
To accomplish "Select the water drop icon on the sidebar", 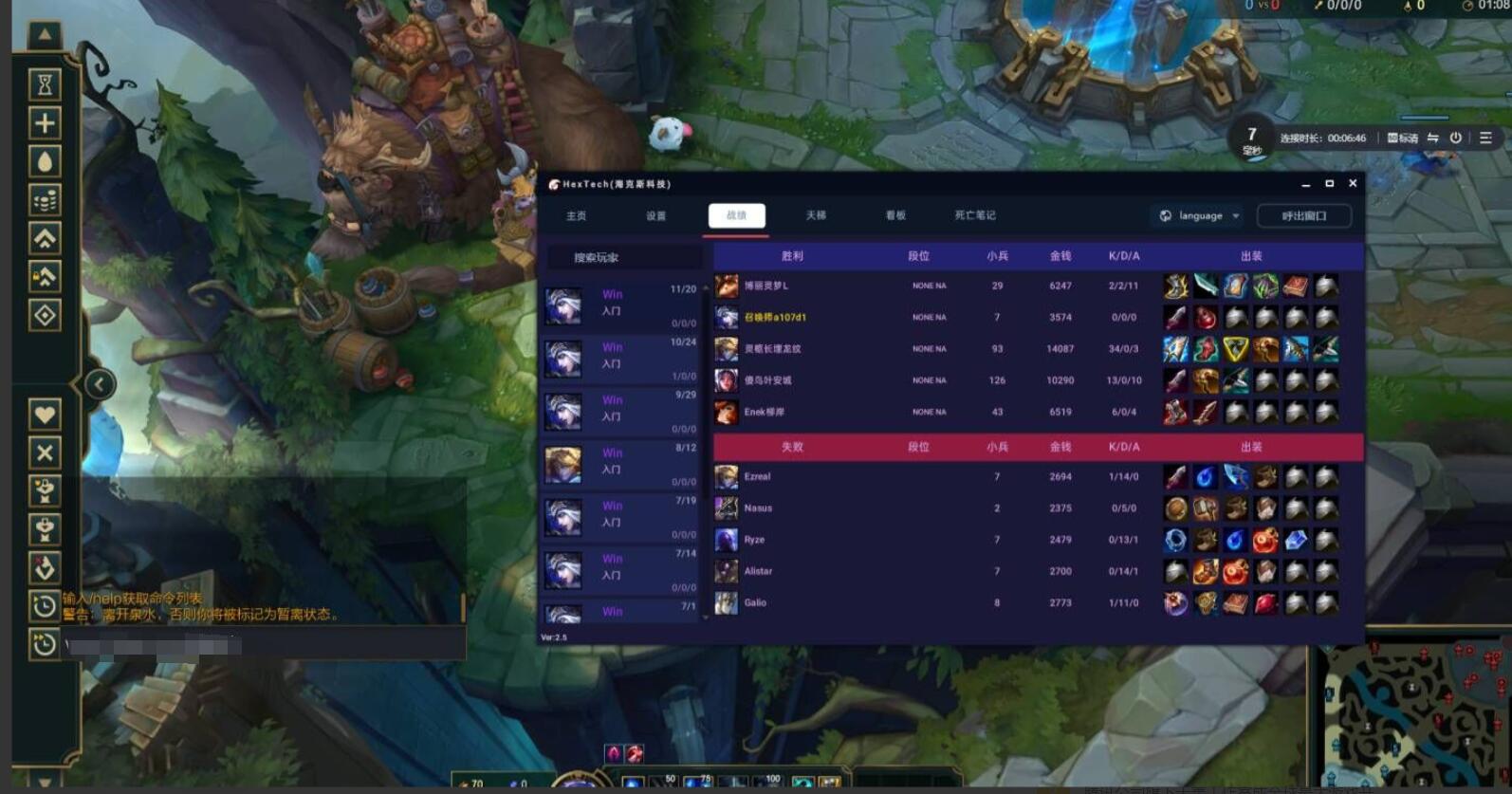I will (45, 162).
